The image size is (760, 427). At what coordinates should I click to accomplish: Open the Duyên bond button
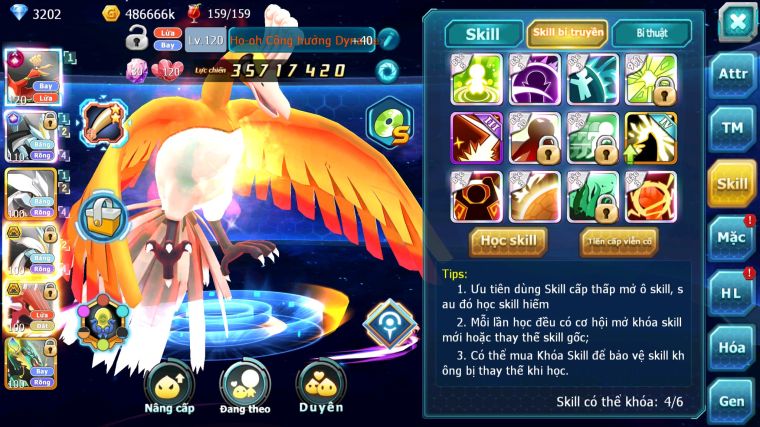pos(321,386)
